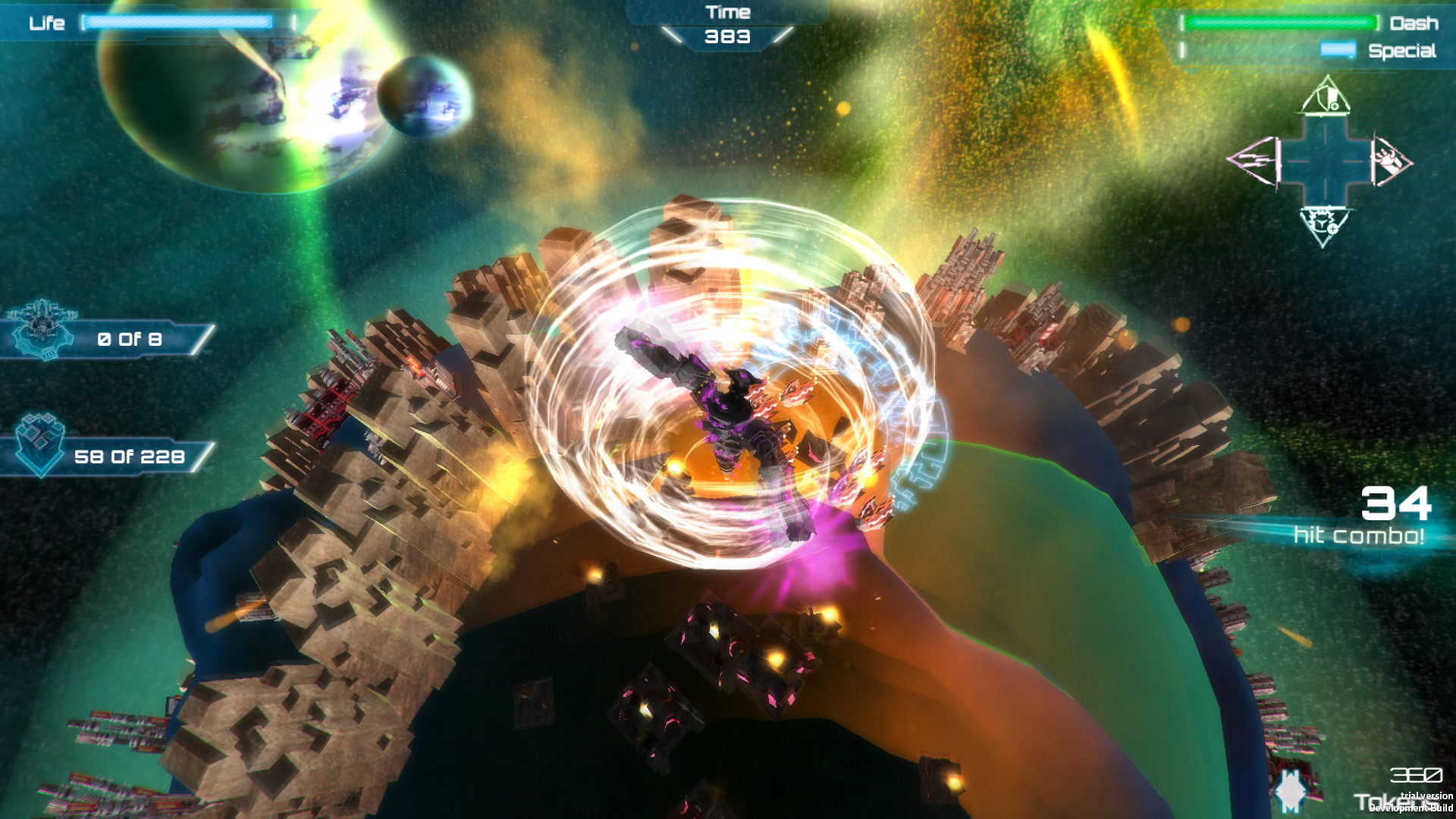Expand the '0 of 8' objectives panel

129,339
